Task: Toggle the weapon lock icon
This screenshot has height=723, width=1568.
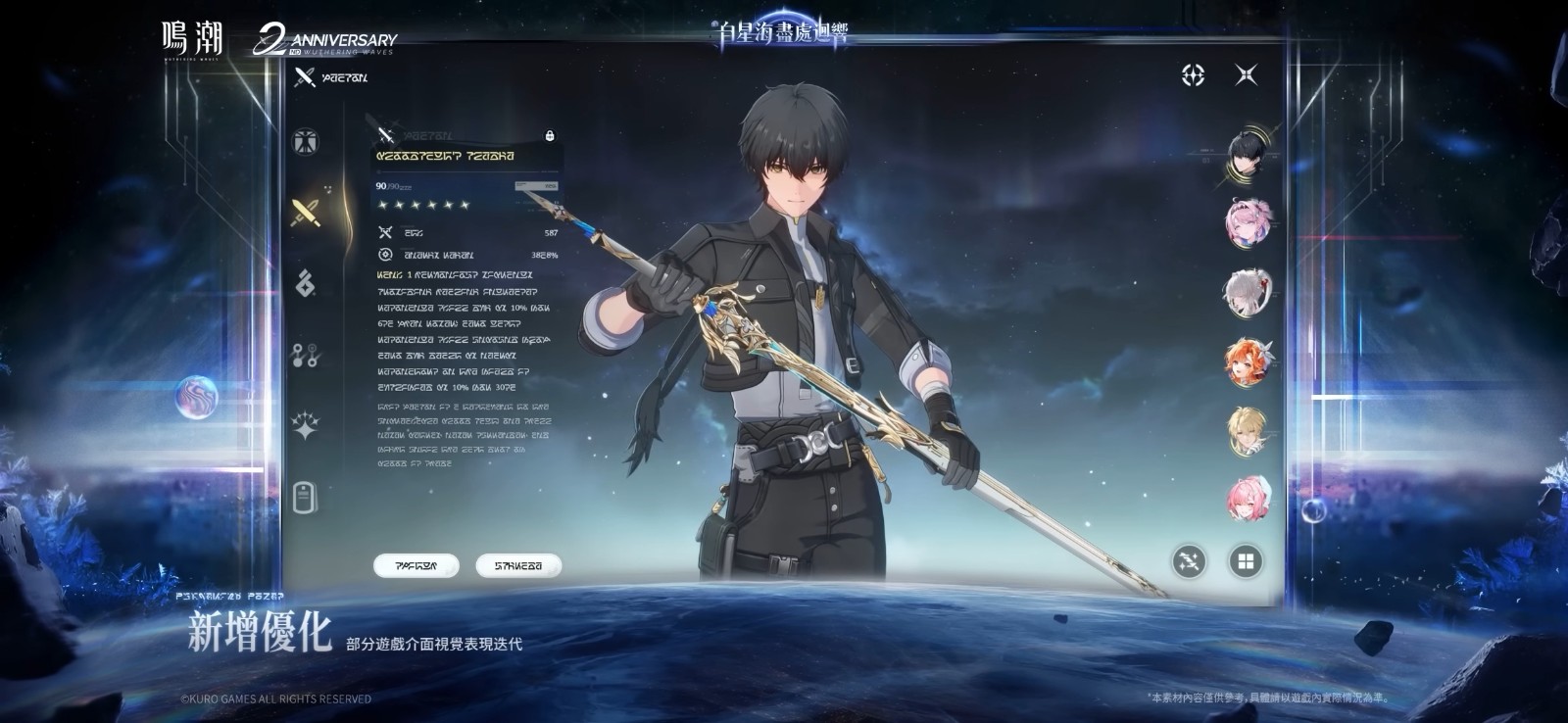Action: [x=549, y=135]
